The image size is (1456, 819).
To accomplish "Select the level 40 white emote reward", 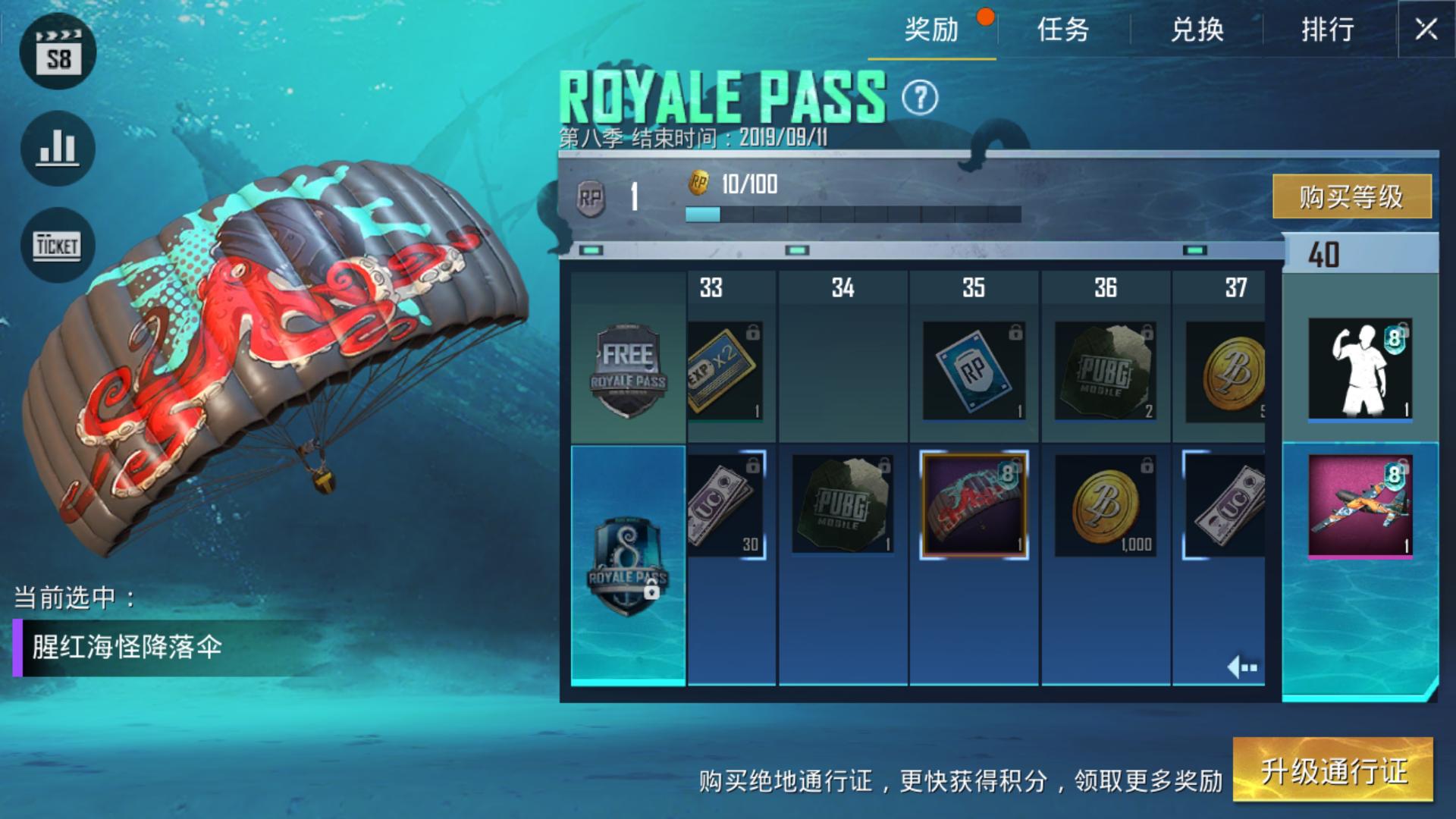I will (1360, 369).
